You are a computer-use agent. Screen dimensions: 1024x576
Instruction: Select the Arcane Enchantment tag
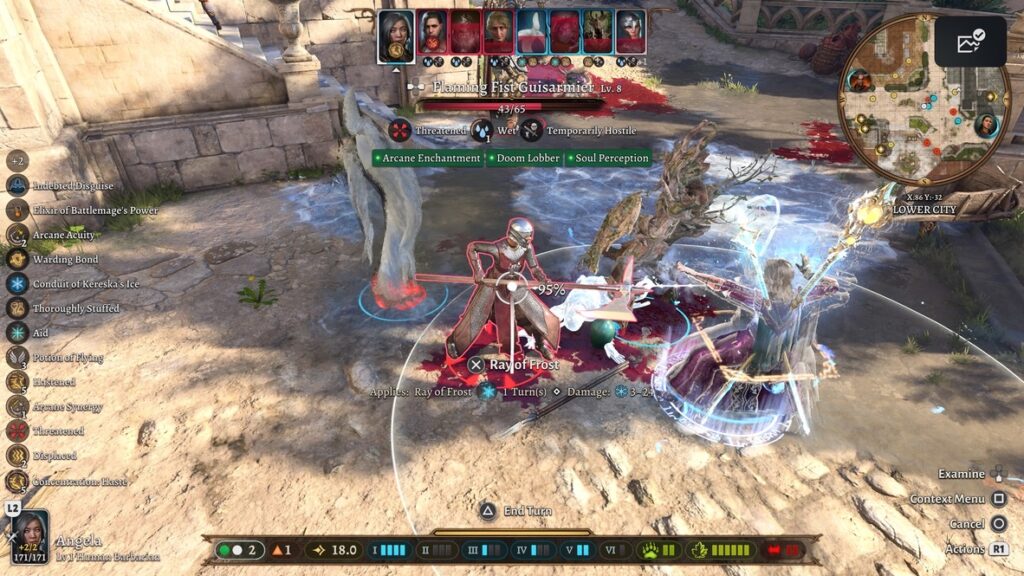(429, 158)
